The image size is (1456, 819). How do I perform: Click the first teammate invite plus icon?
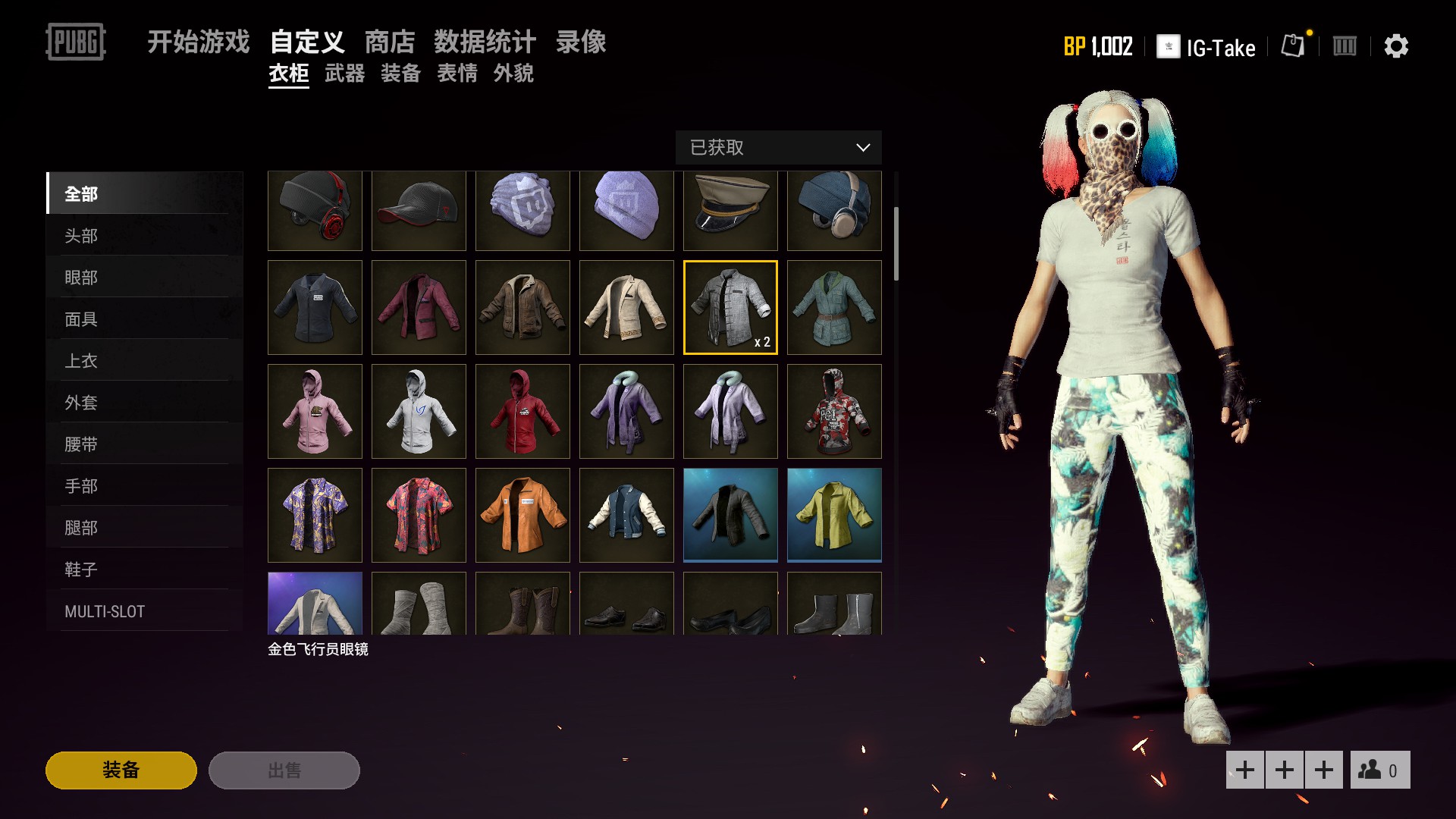point(1245,770)
